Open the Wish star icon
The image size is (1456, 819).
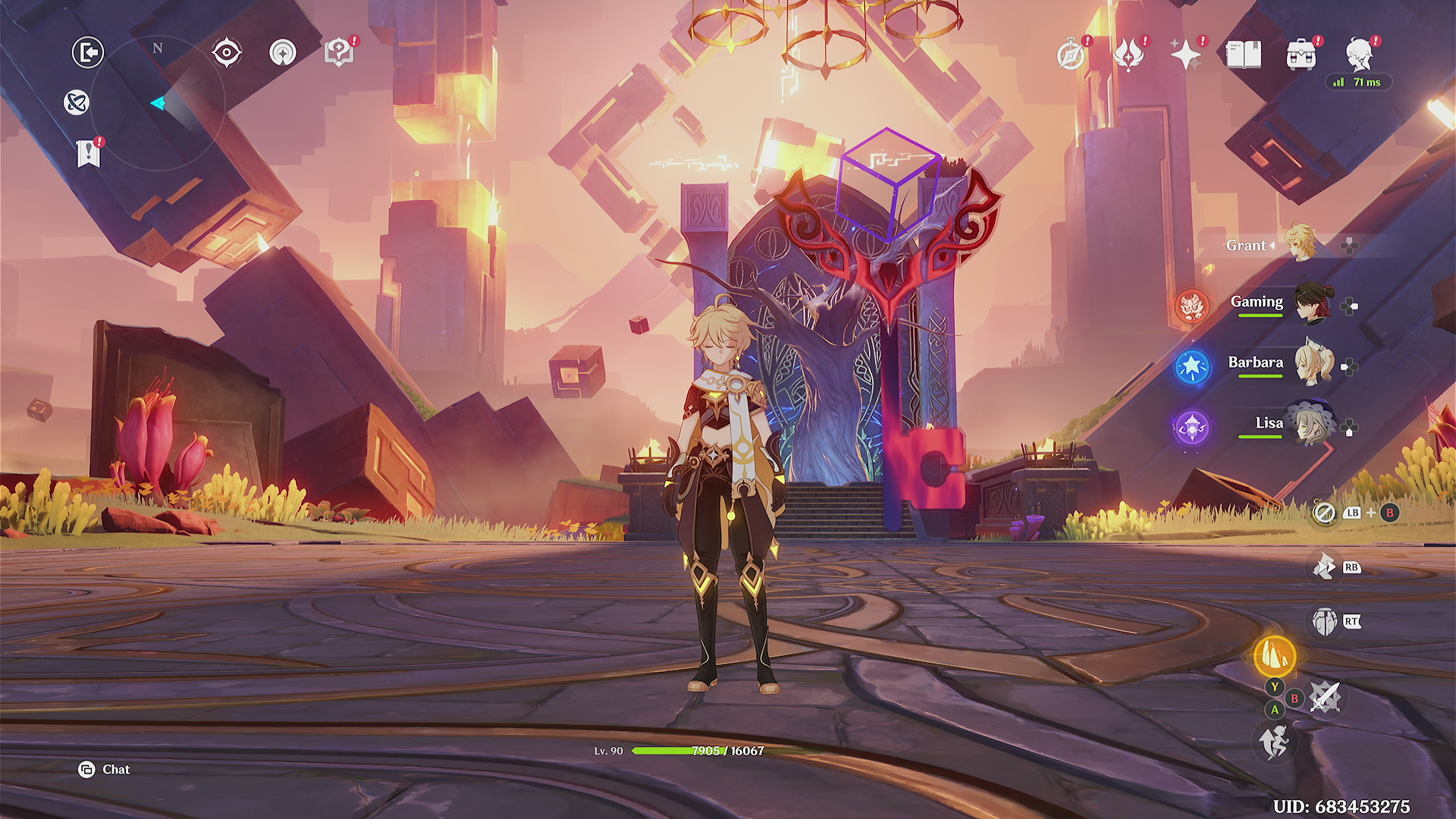1186,55
